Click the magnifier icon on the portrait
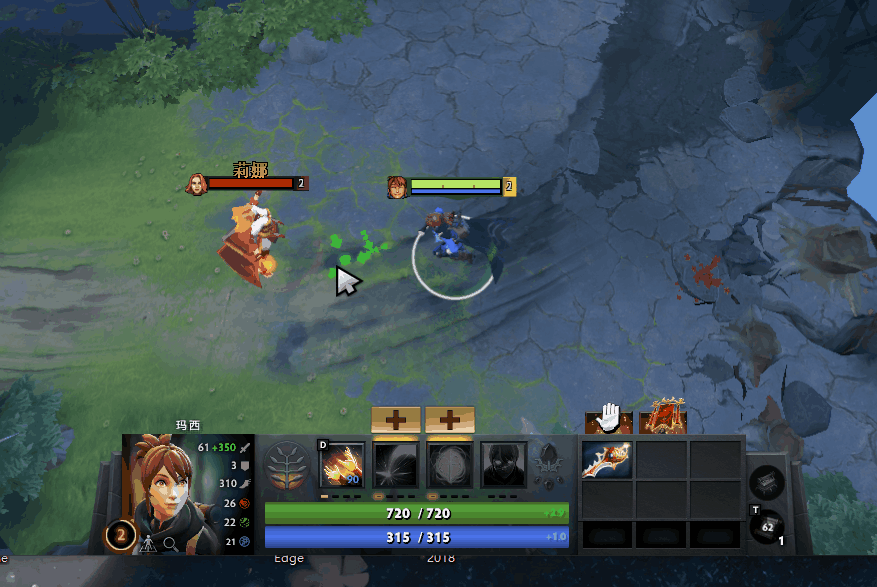This screenshot has height=587, width=877. [x=170, y=543]
